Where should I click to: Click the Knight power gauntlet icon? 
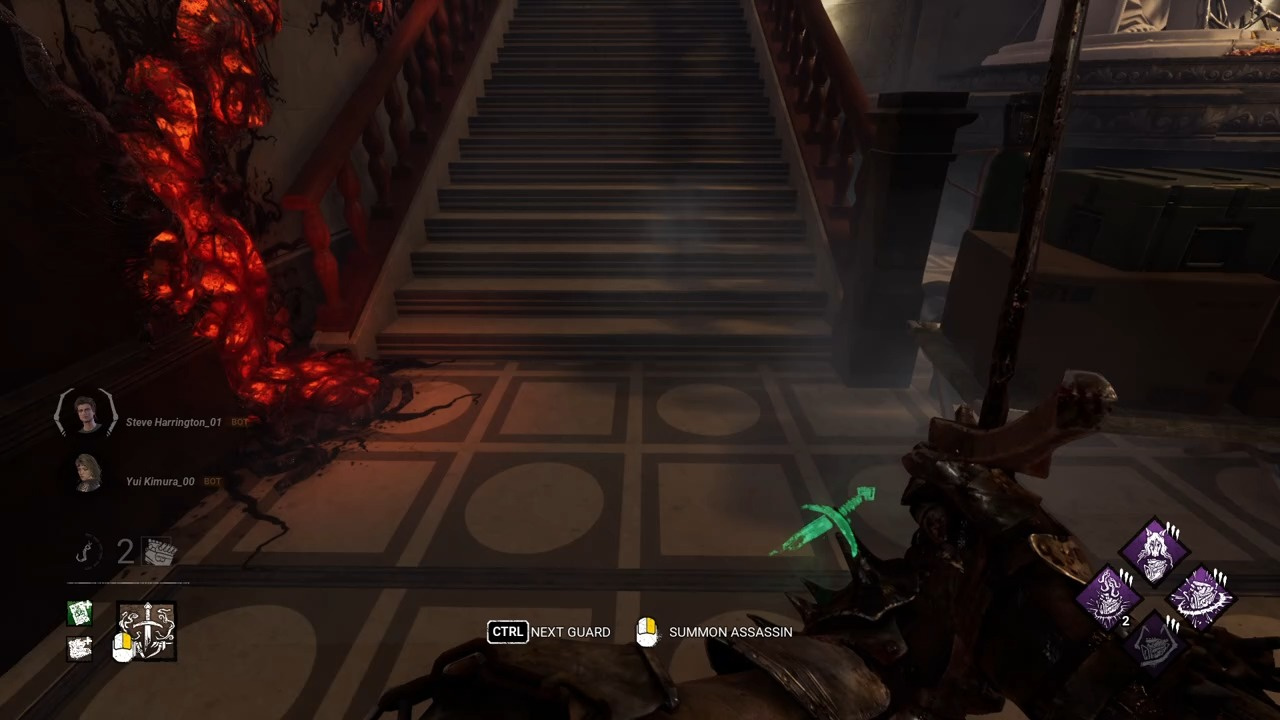[x=157, y=551]
